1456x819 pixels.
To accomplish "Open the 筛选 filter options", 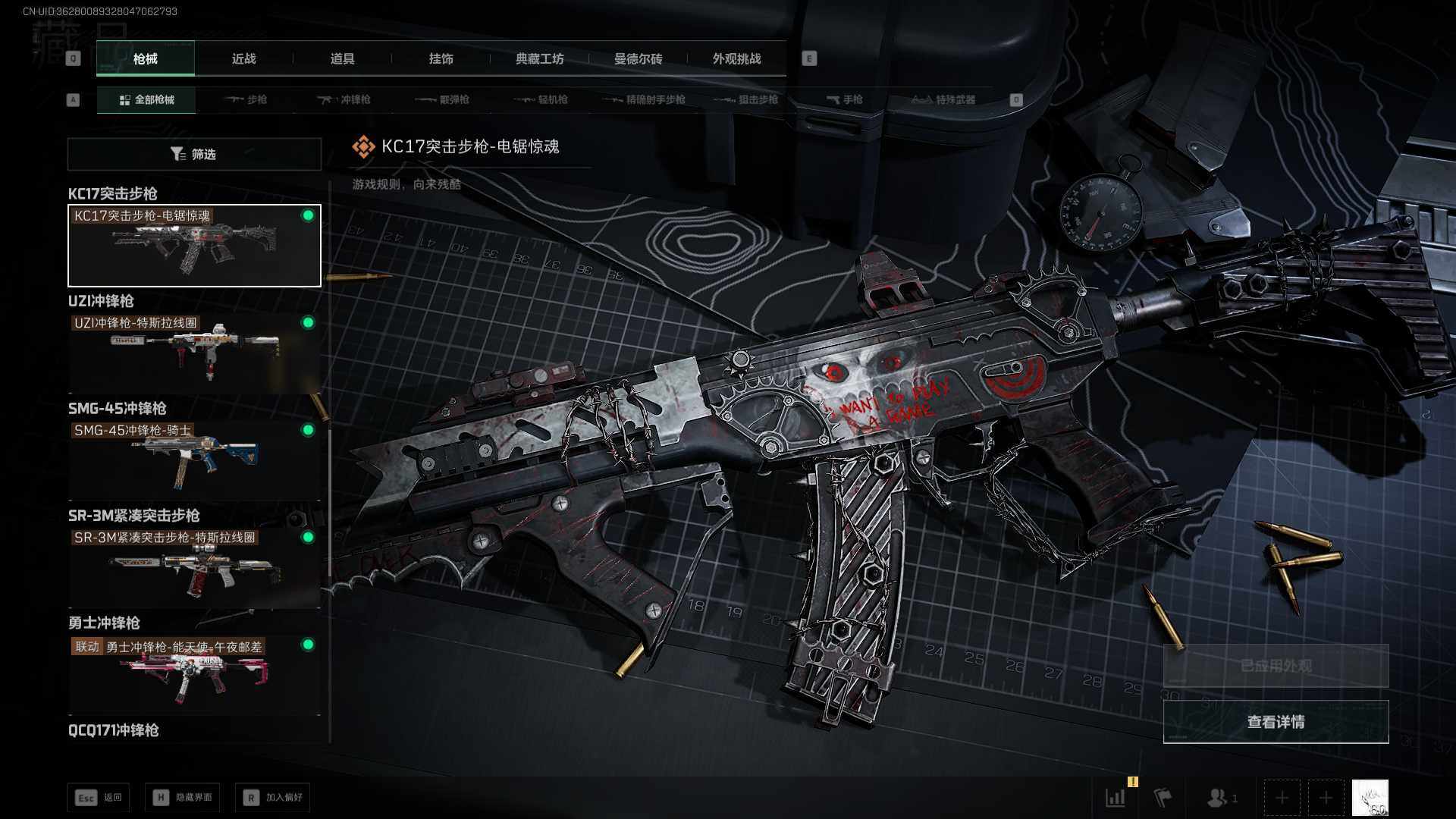I will [x=194, y=155].
